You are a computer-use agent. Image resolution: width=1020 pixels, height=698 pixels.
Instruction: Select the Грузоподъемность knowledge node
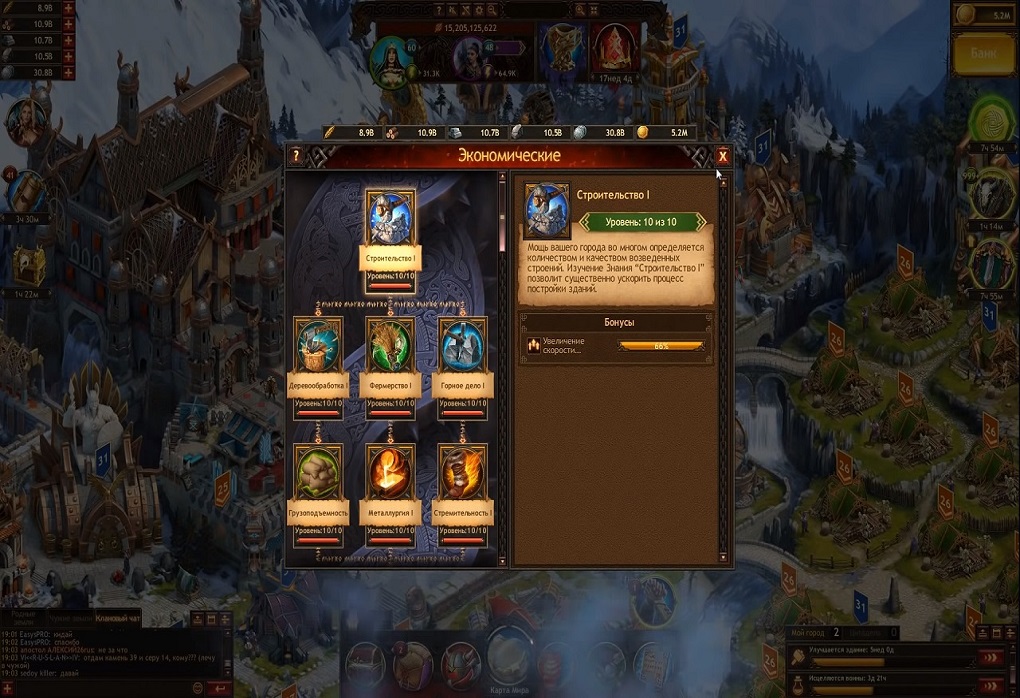coord(320,473)
